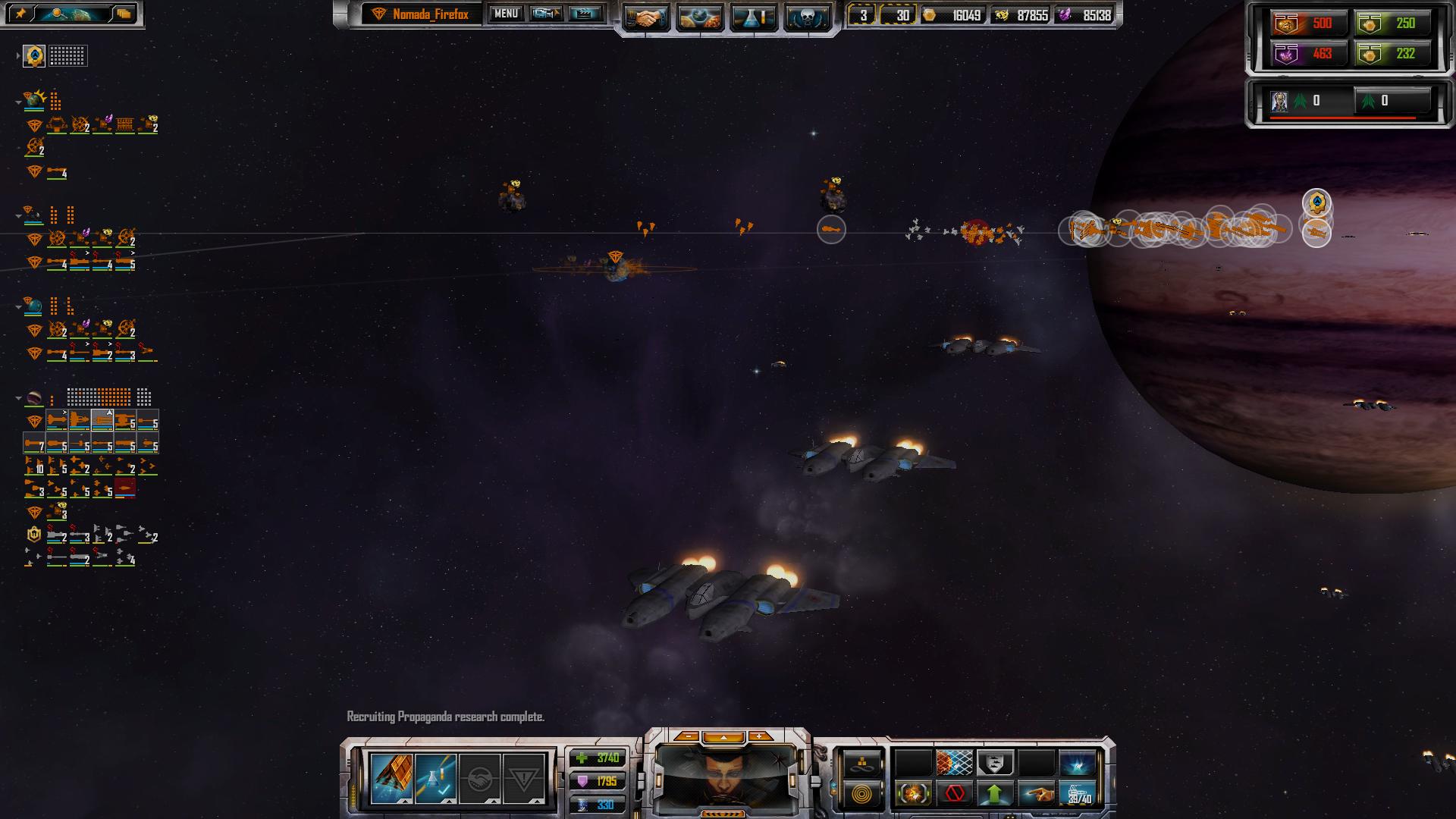Screen dimensions: 1456x819
Task: Open the research flask screen
Action: pyautogui.click(x=753, y=17)
